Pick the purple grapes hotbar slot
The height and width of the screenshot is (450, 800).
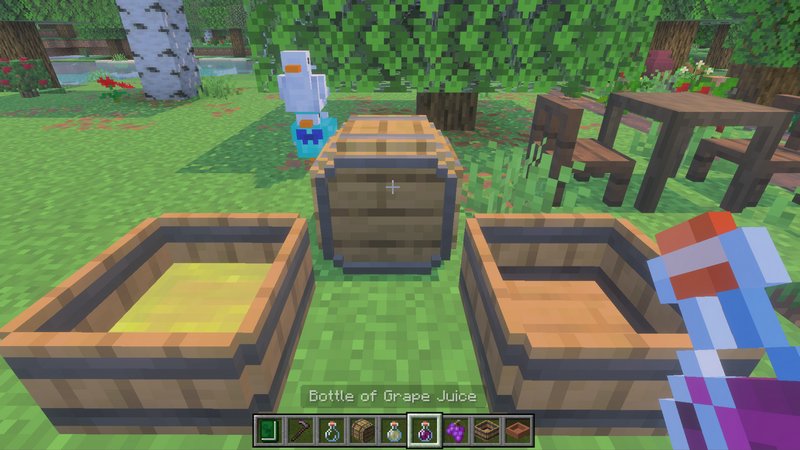456,431
